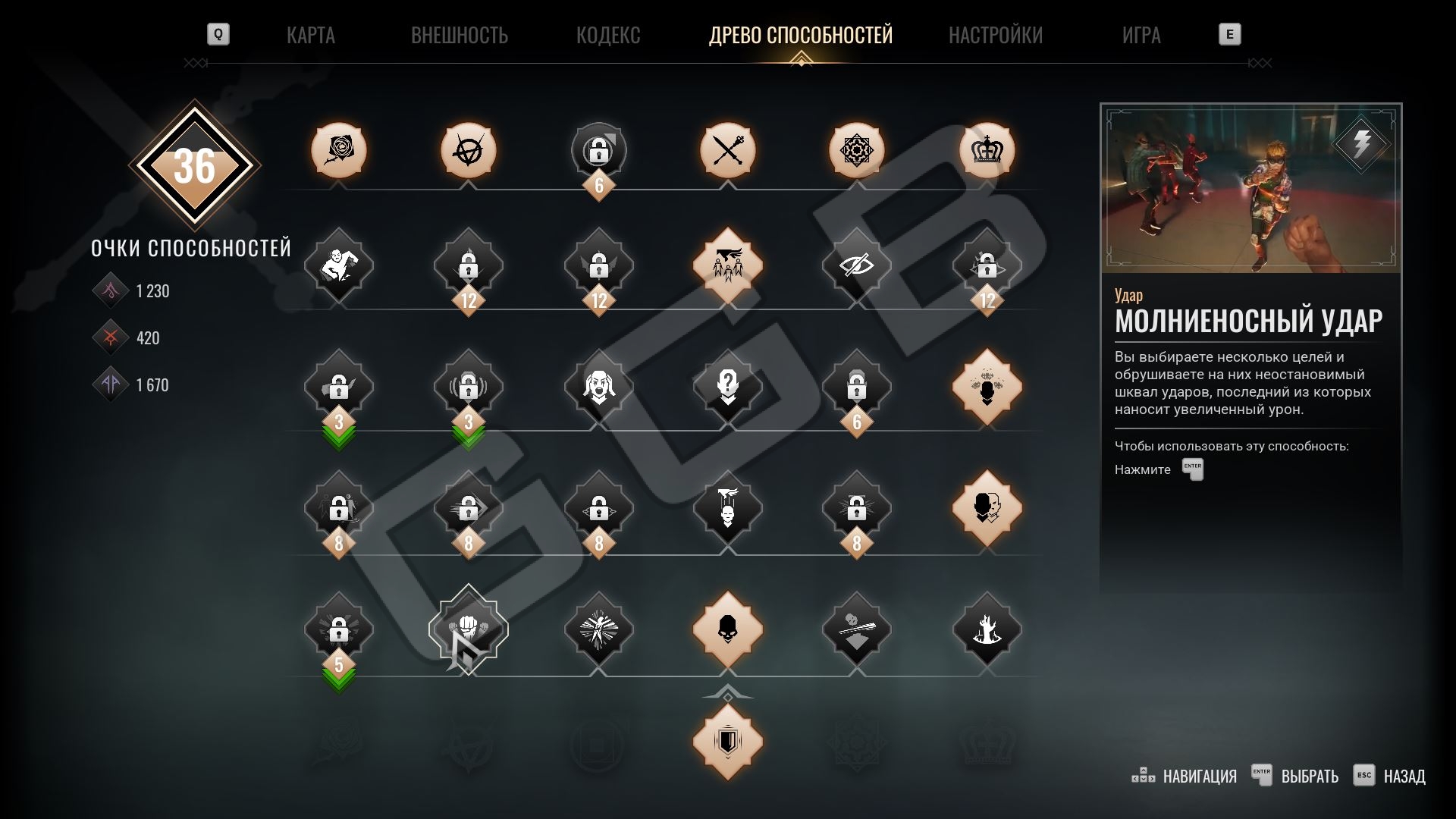Pick the hand rising from ground ability
Viewport: 1456px width, 819px height.
click(987, 629)
